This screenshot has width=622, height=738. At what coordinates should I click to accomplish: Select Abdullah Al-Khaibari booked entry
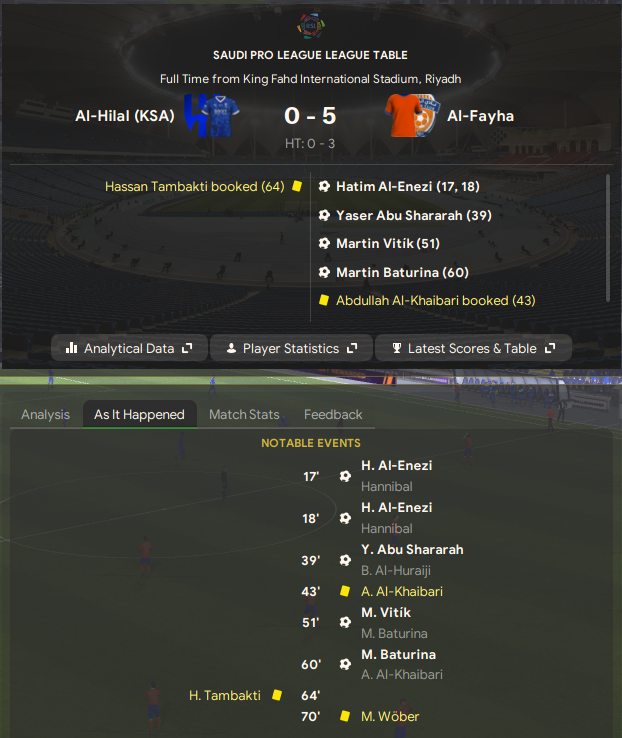435,300
